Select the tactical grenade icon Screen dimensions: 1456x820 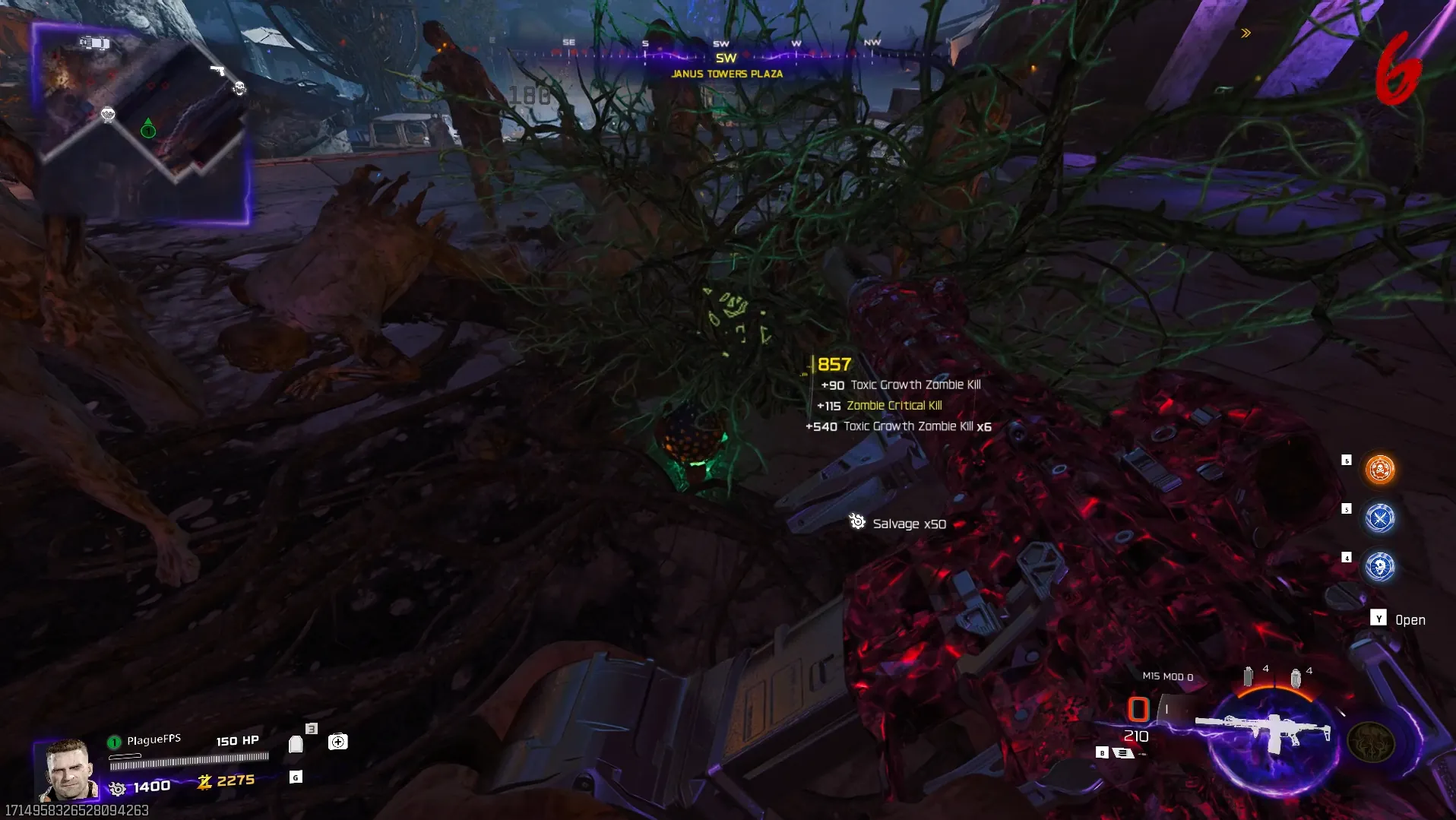click(1248, 676)
